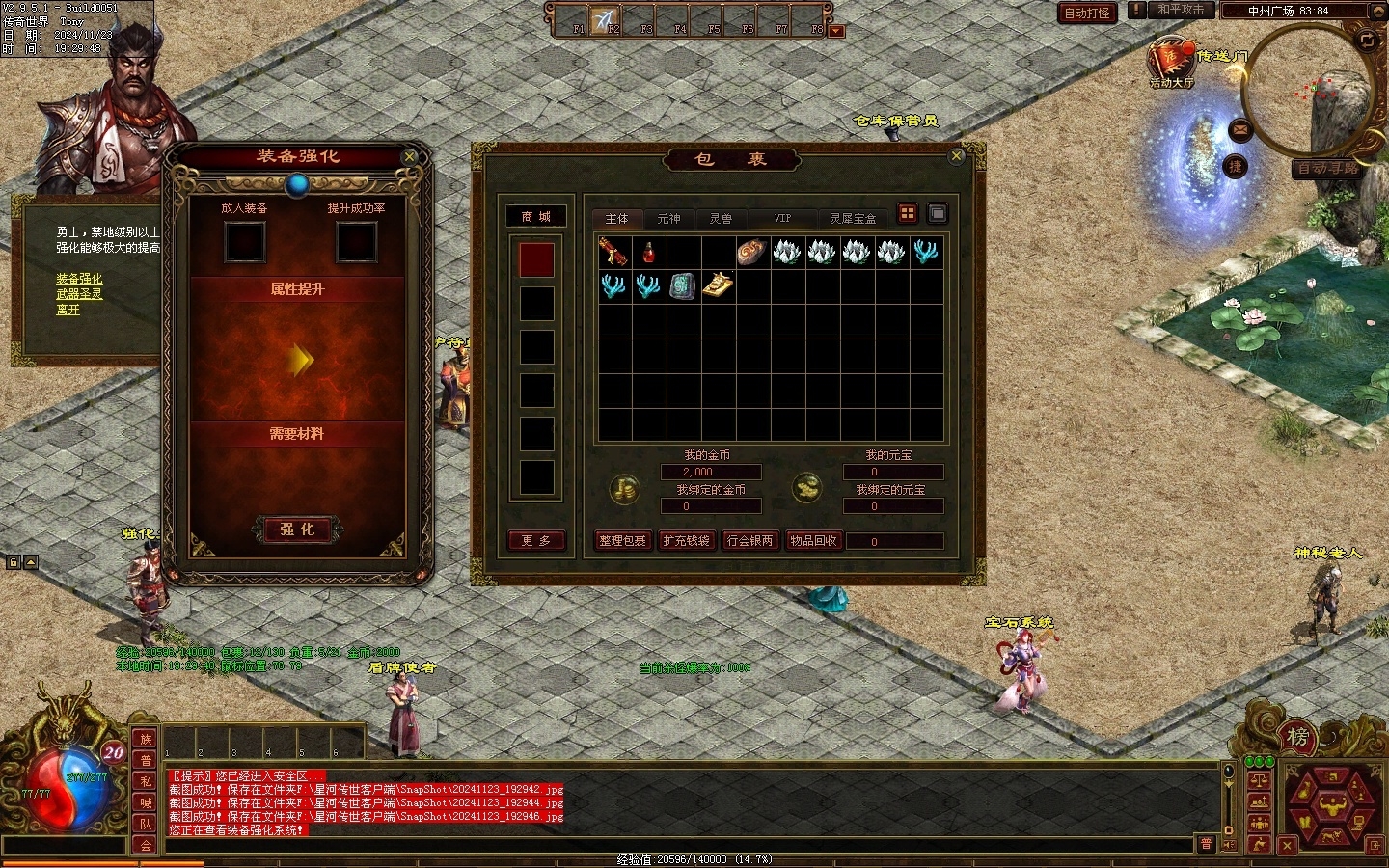The width and height of the screenshot is (1389, 868).
Task: Close the 装备强化 enhancement panel
Action: pyautogui.click(x=409, y=156)
